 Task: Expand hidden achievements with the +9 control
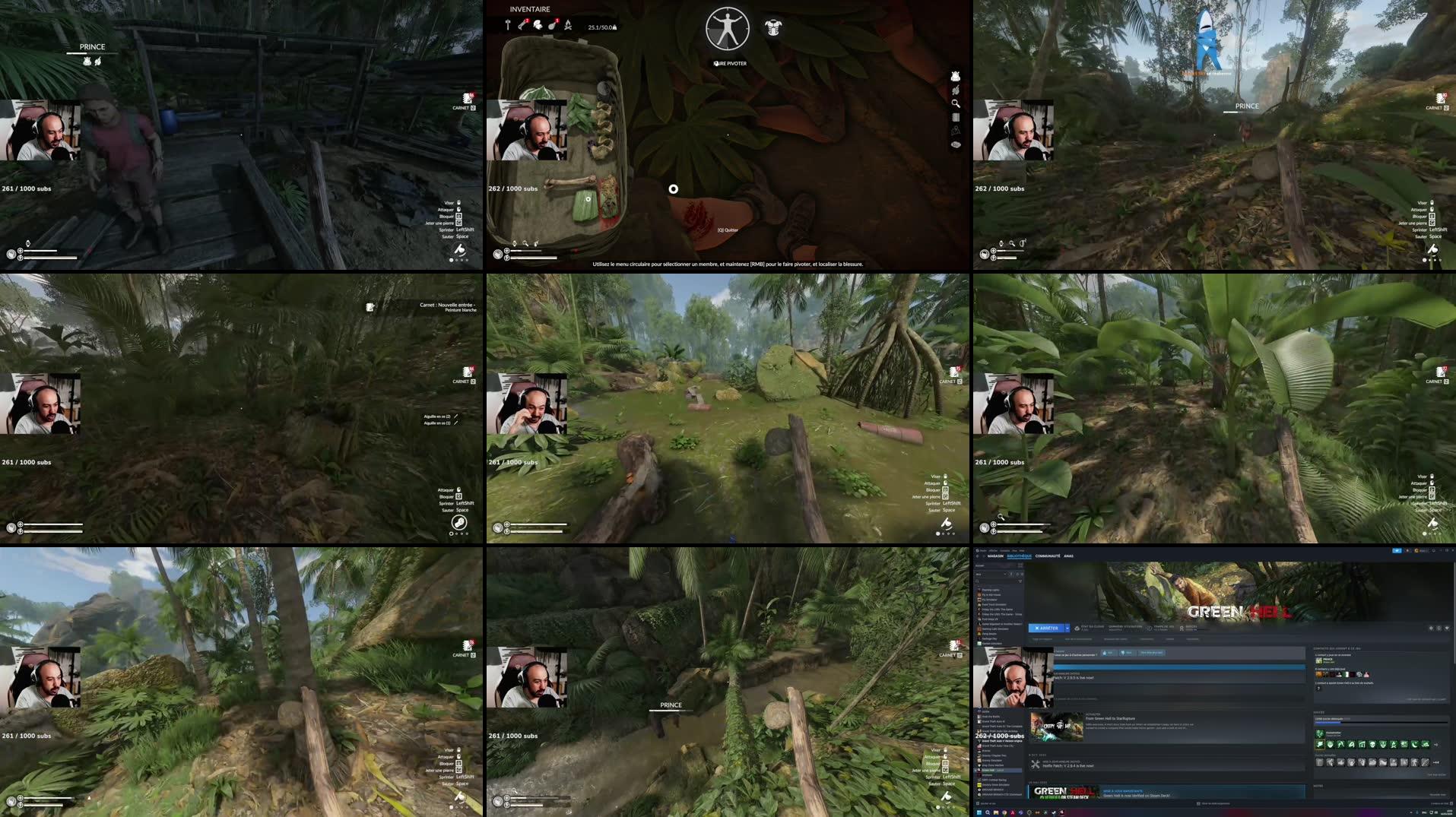tap(1437, 745)
